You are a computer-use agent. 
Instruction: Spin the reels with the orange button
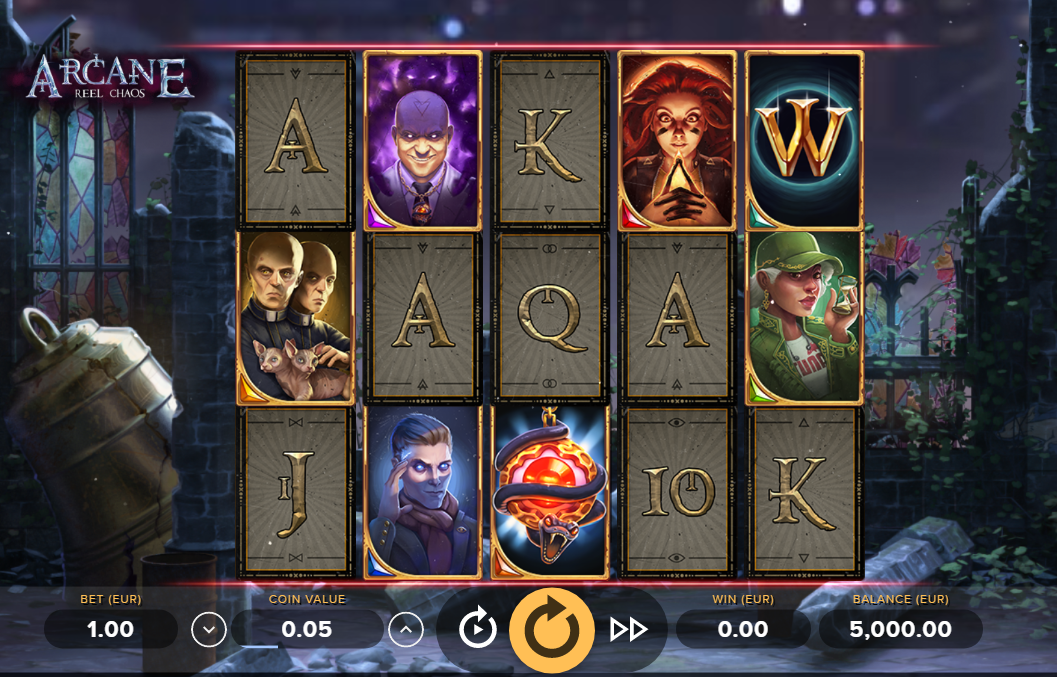552,629
